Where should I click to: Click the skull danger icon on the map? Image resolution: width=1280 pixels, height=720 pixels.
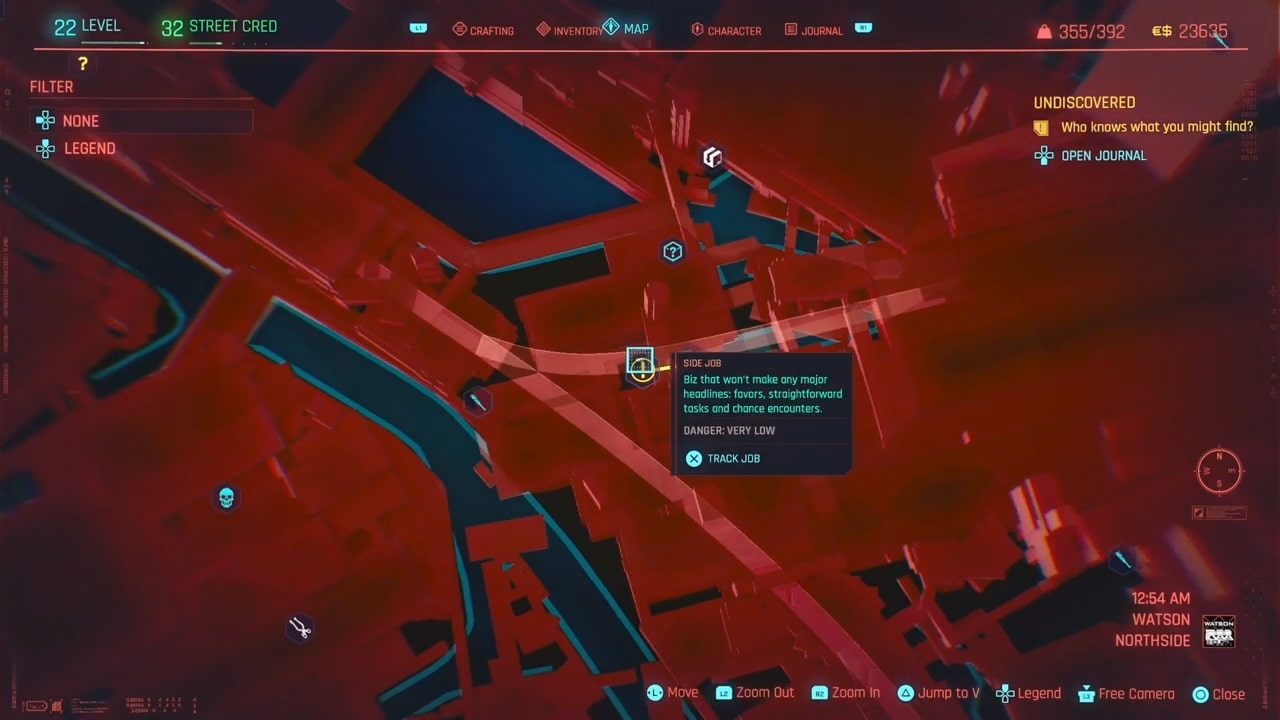[226, 498]
